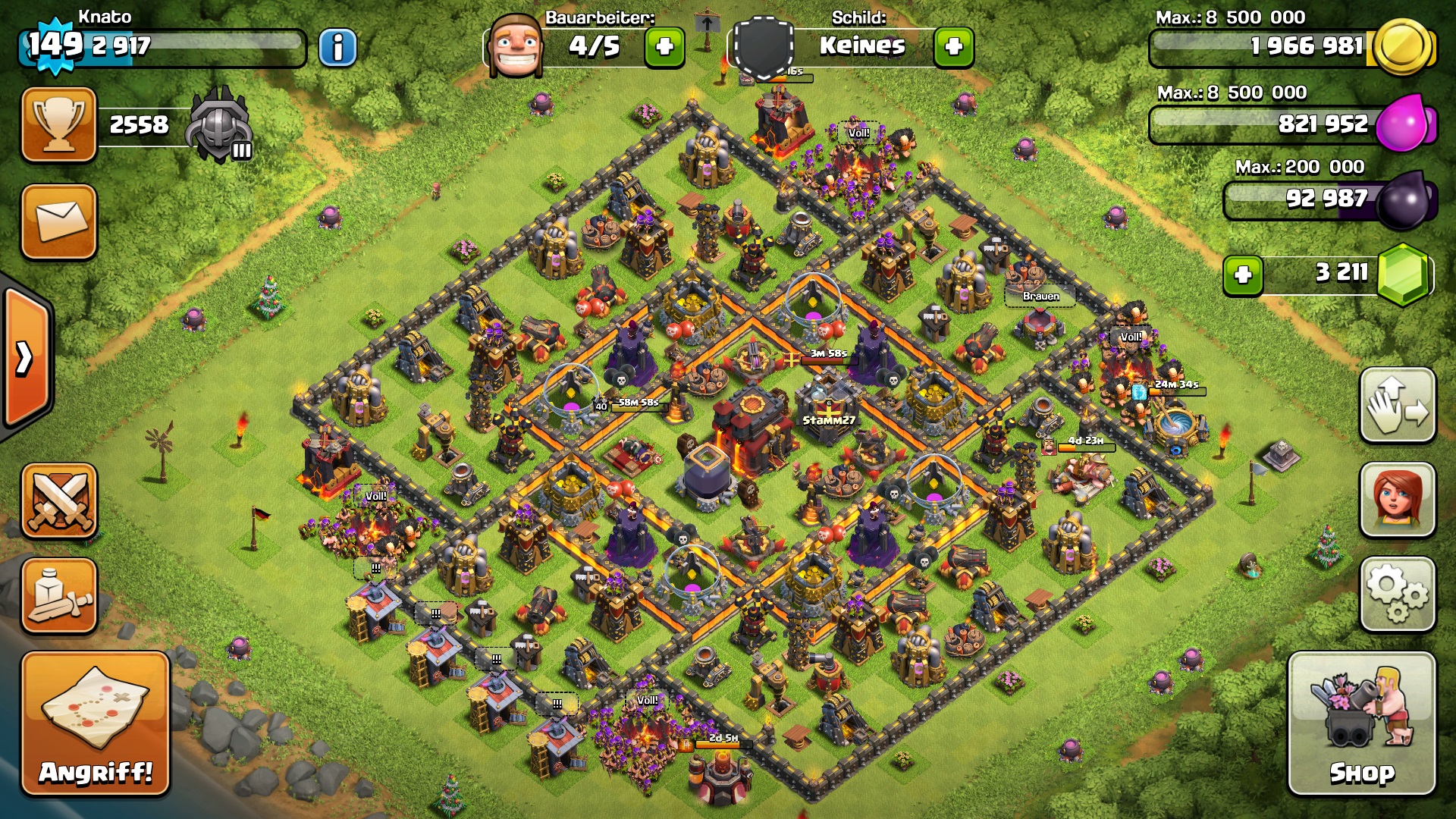
Task: Start an attack with the Angriff! button
Action: [96, 723]
